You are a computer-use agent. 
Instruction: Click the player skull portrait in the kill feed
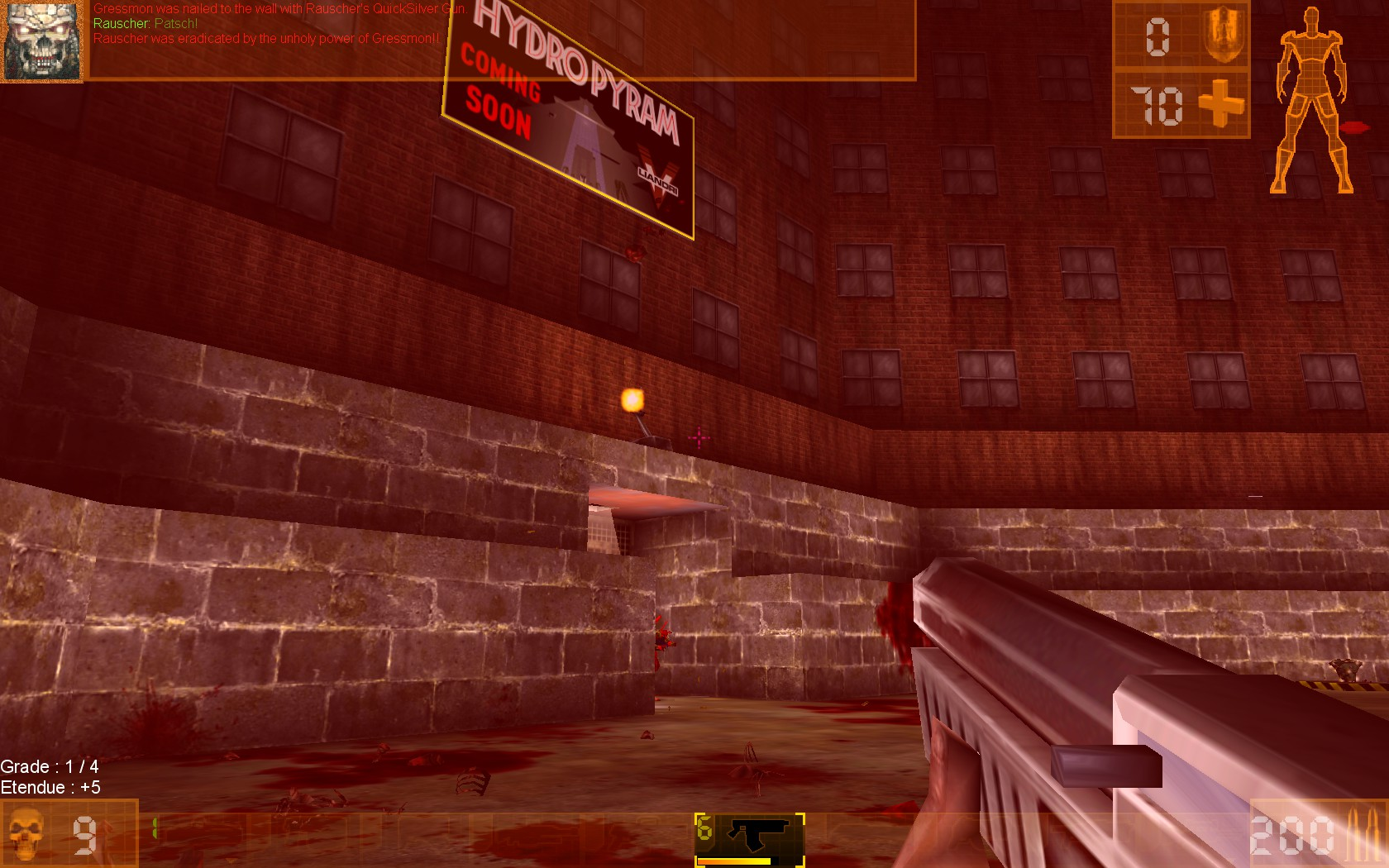tap(41, 41)
